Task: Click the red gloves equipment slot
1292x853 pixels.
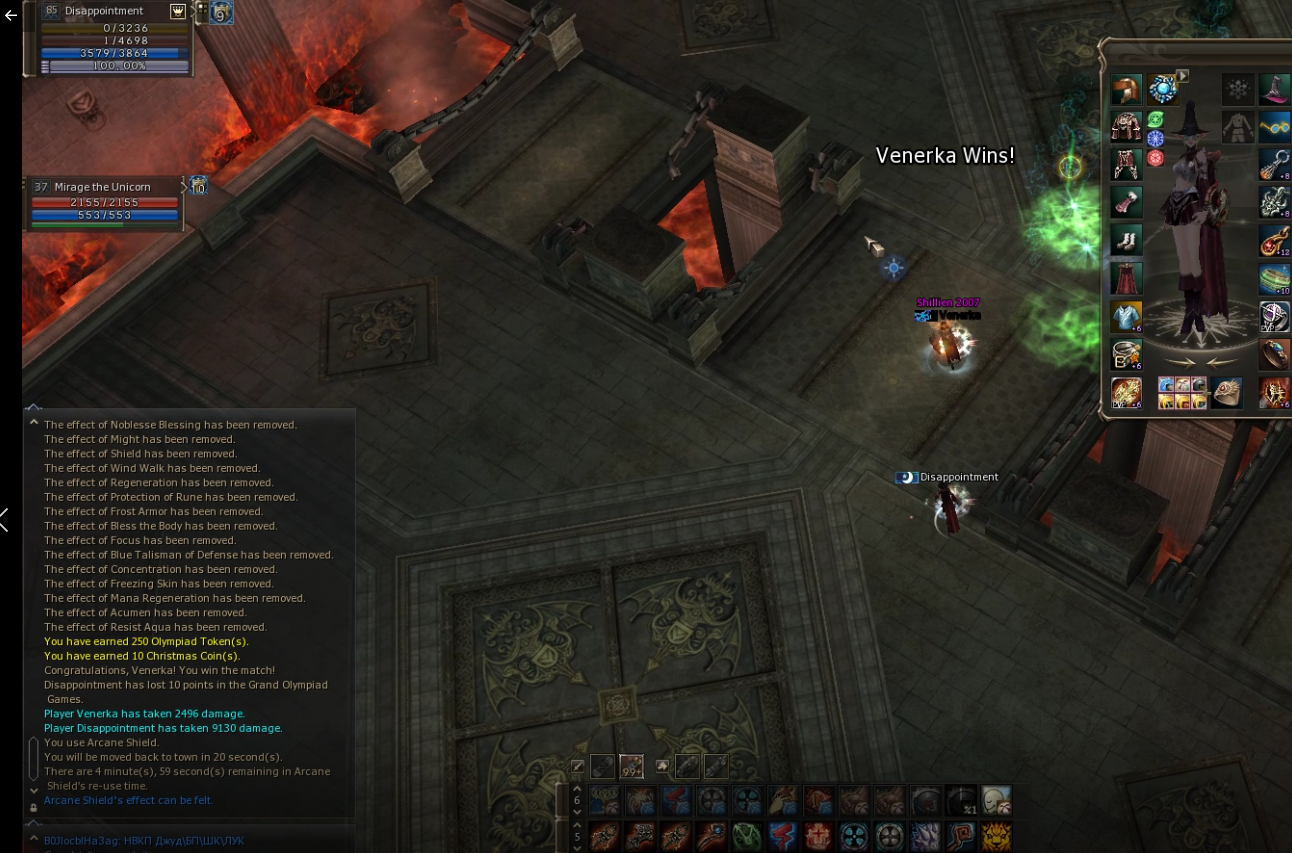Action: [1127, 202]
